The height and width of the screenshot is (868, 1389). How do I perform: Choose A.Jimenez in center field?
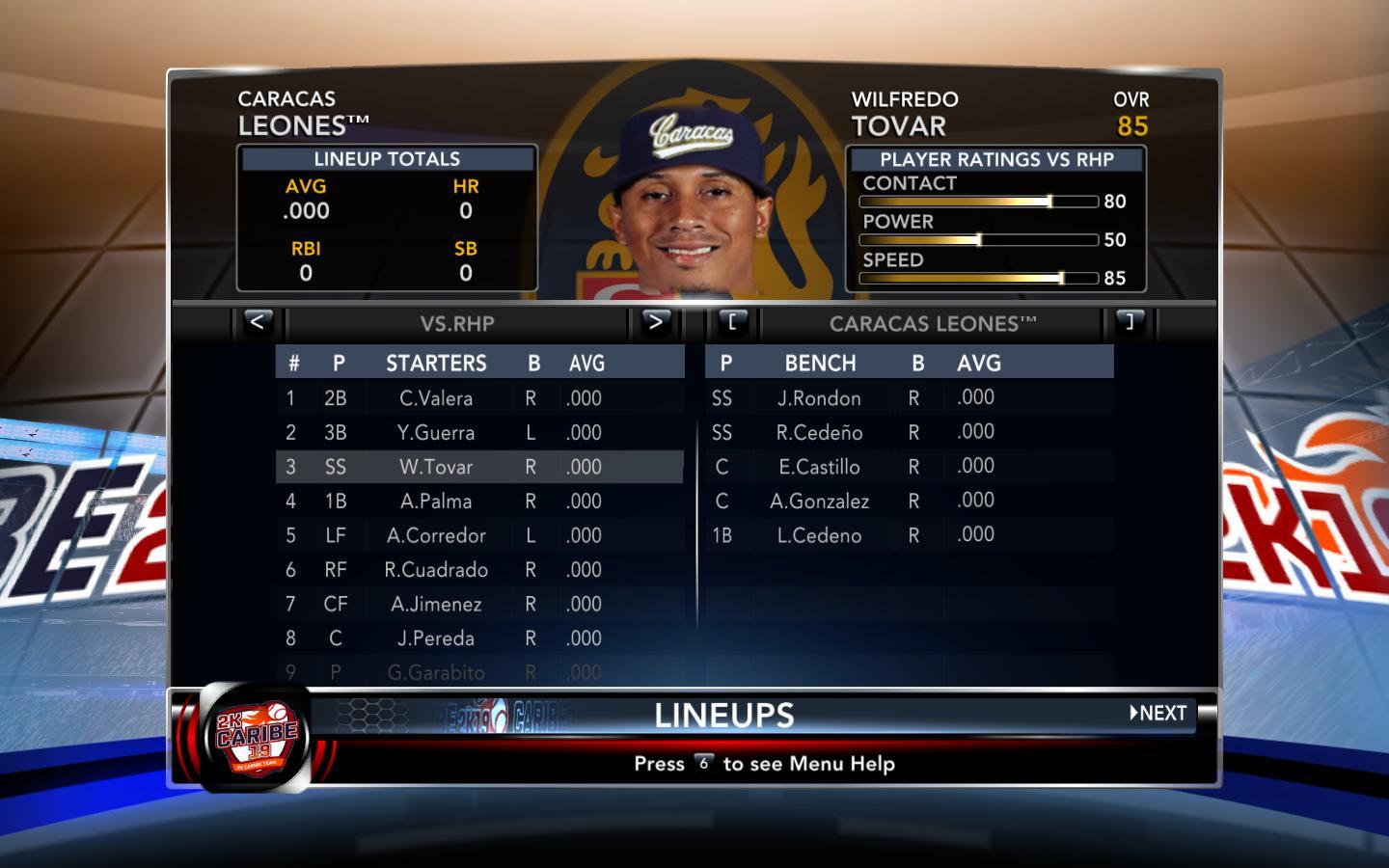[x=436, y=605]
